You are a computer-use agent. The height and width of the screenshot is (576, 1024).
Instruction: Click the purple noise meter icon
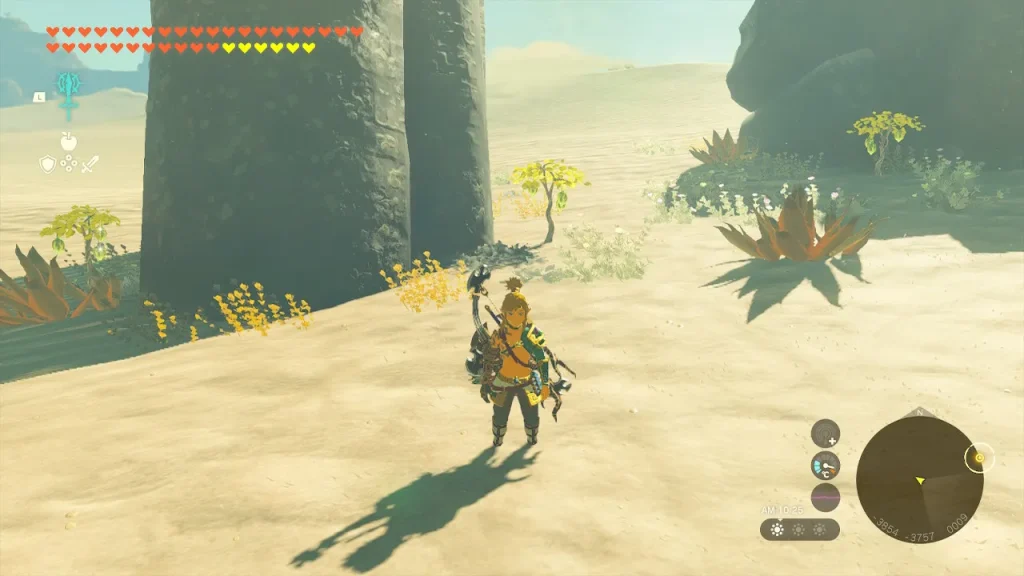pos(825,497)
